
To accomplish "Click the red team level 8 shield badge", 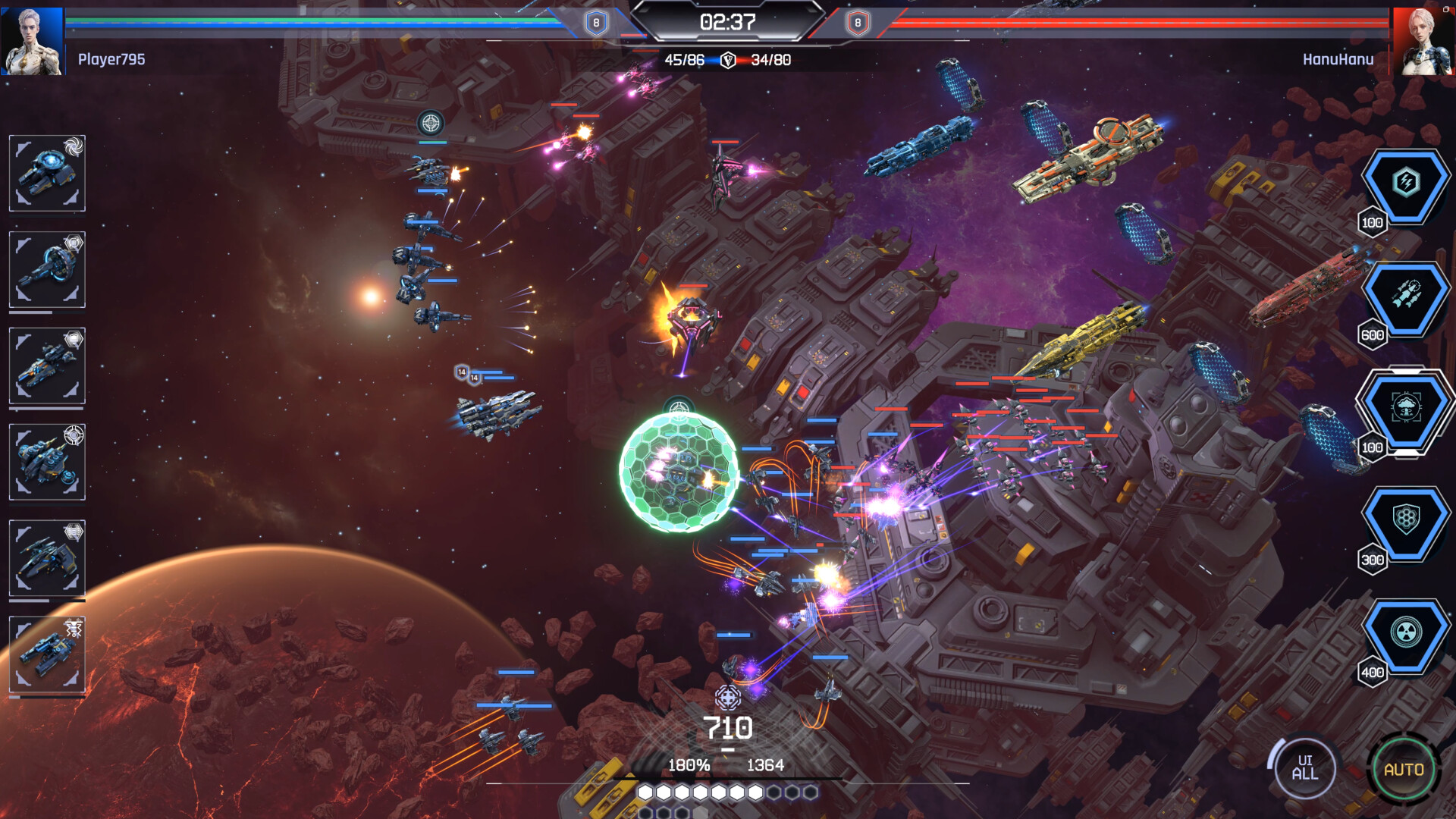I will tap(858, 23).
